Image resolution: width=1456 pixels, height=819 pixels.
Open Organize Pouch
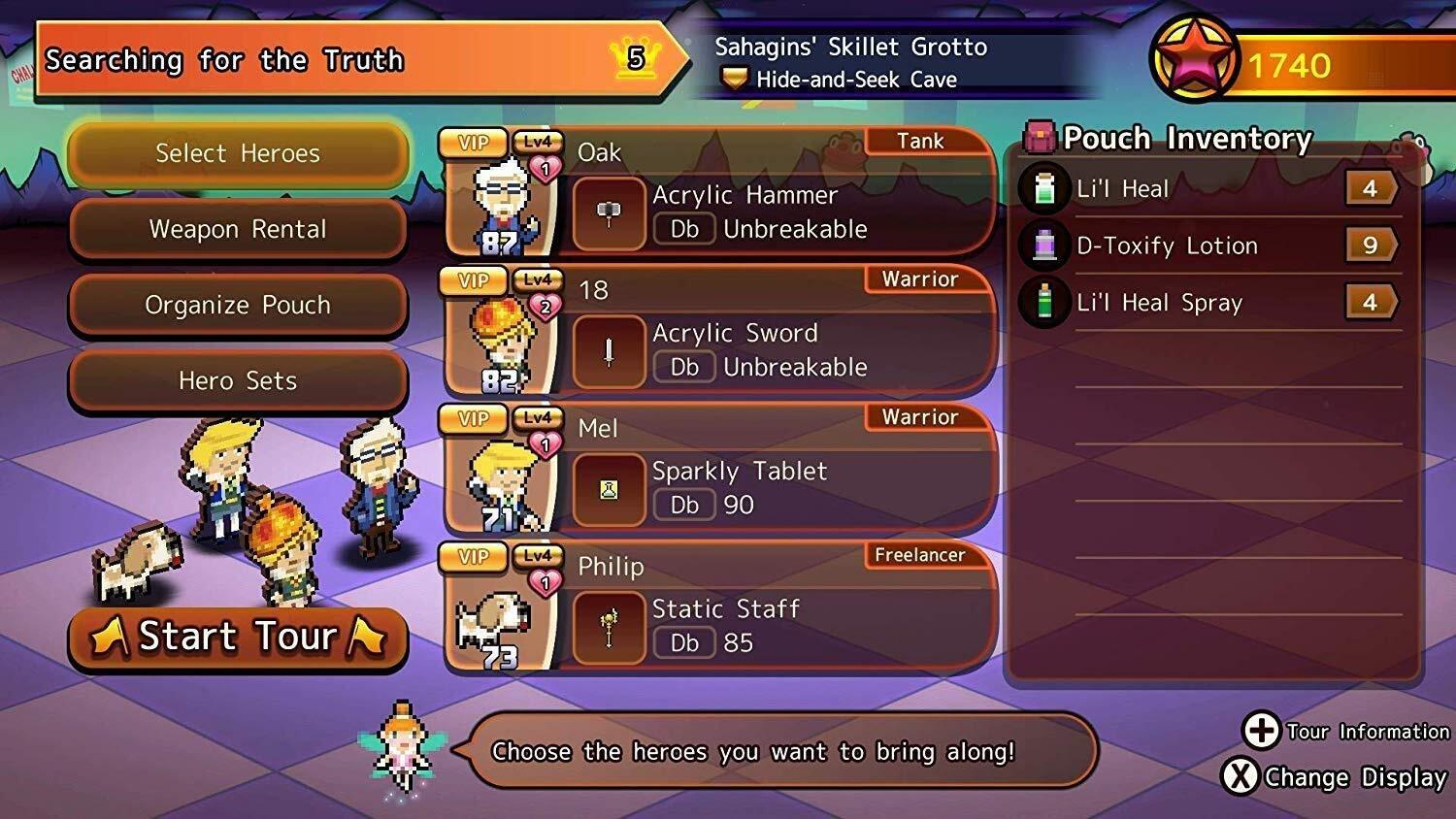pos(237,305)
